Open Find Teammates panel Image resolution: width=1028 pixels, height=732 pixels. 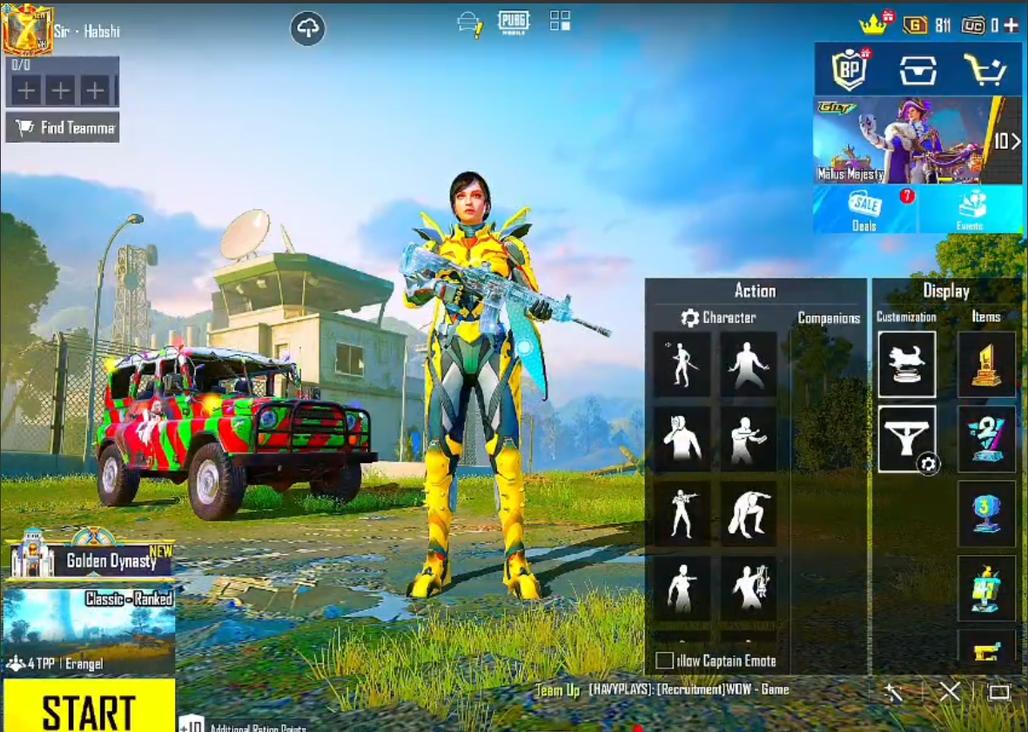coord(62,127)
